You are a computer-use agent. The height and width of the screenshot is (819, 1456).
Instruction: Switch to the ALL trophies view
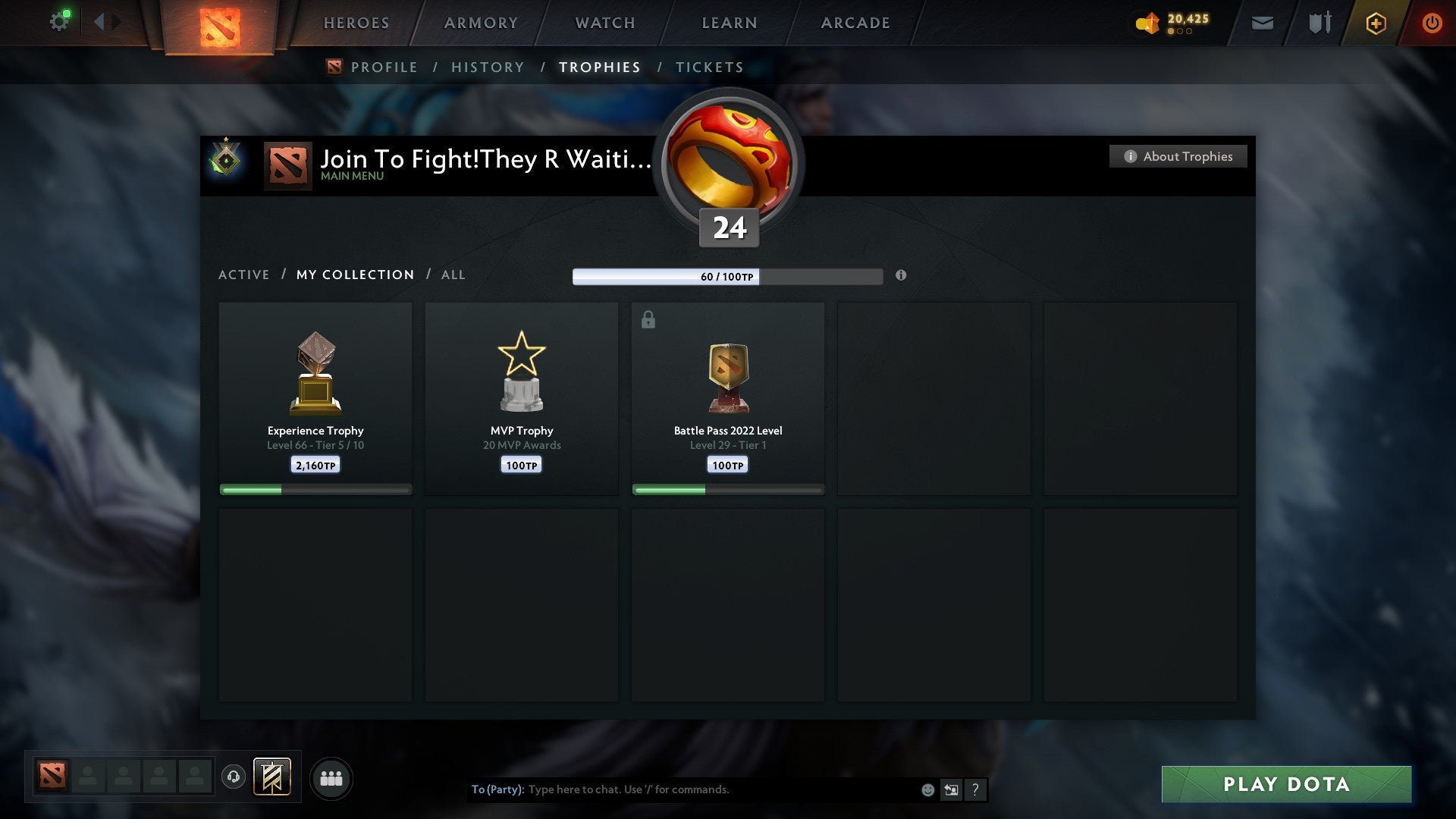pos(453,275)
